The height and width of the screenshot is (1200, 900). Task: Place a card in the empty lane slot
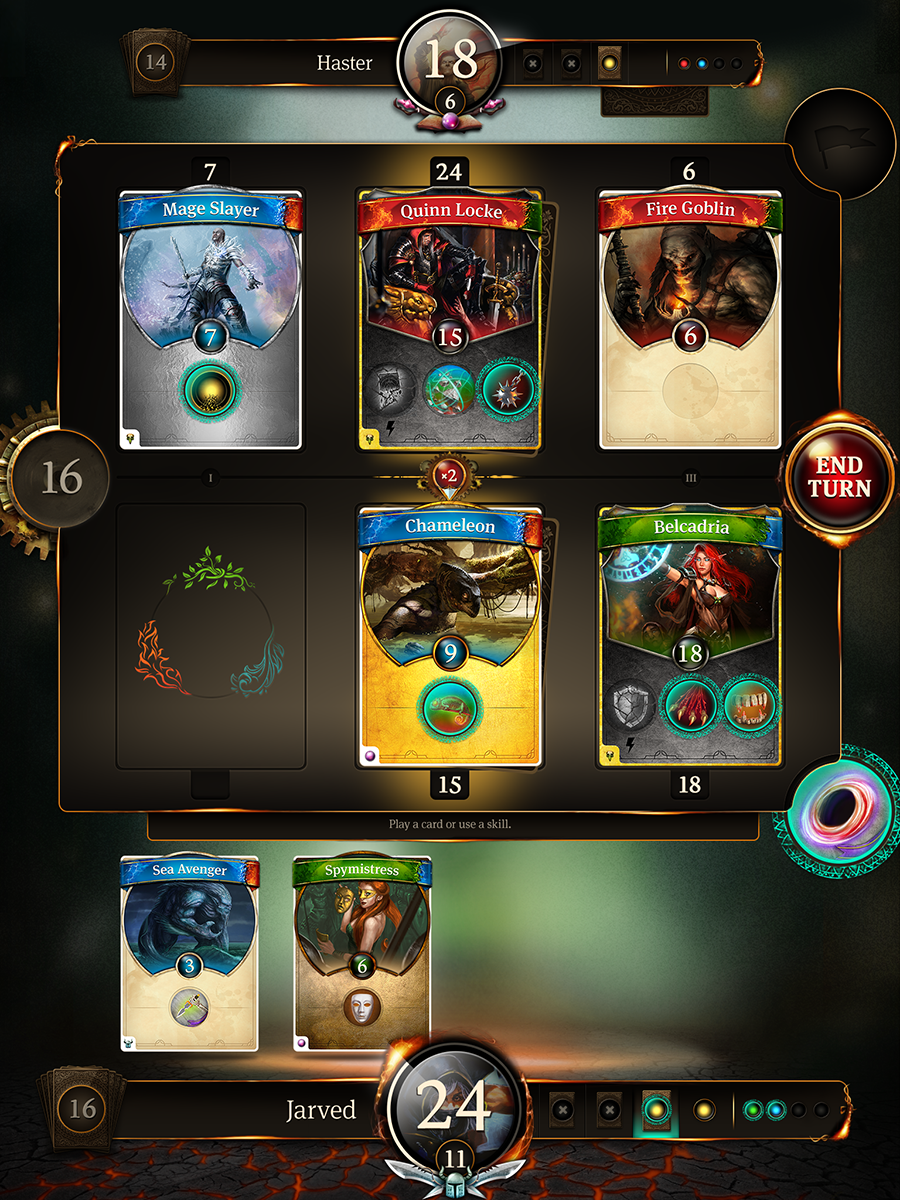pyautogui.click(x=210, y=636)
